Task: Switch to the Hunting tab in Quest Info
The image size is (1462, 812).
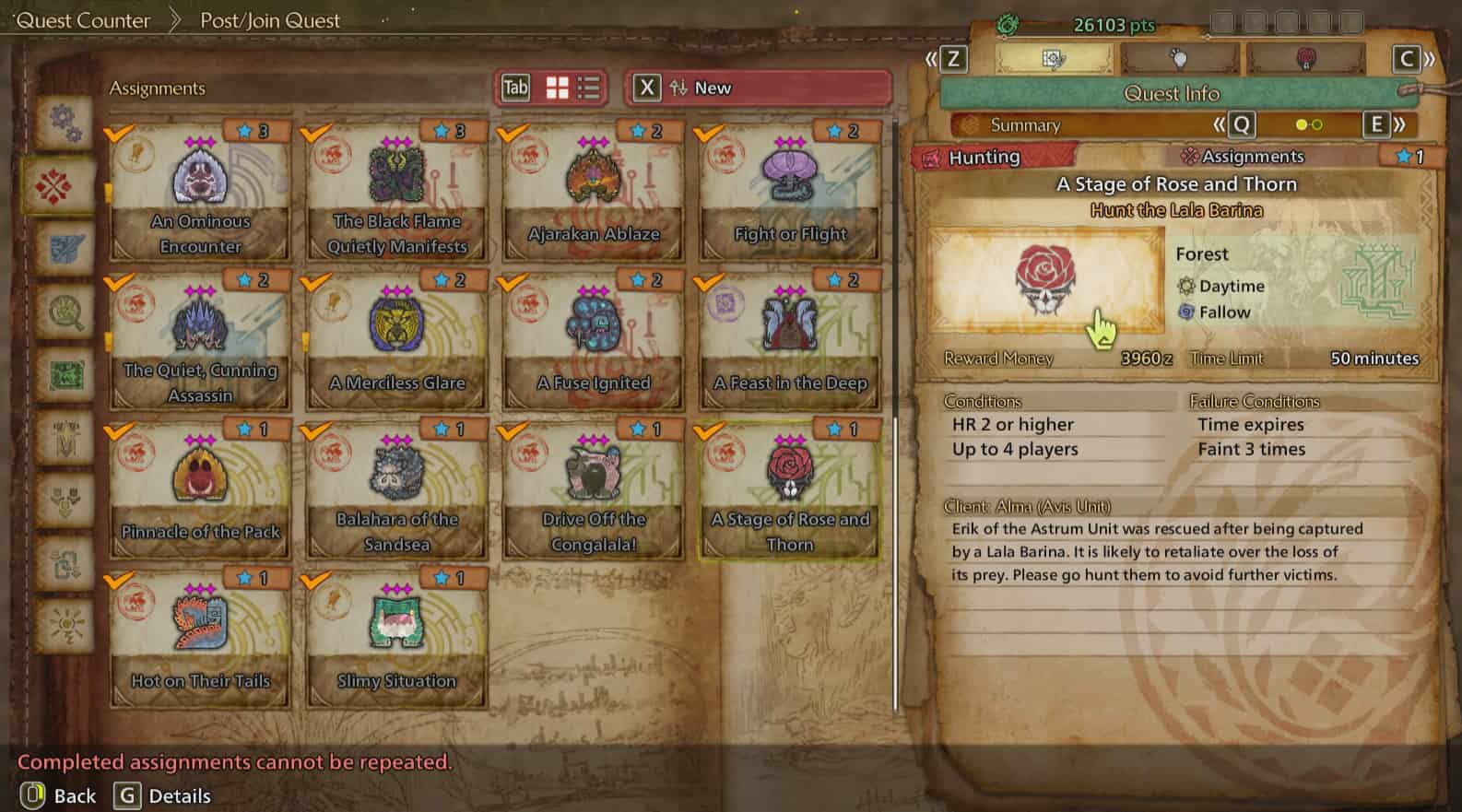Action: pyautogui.click(x=984, y=157)
